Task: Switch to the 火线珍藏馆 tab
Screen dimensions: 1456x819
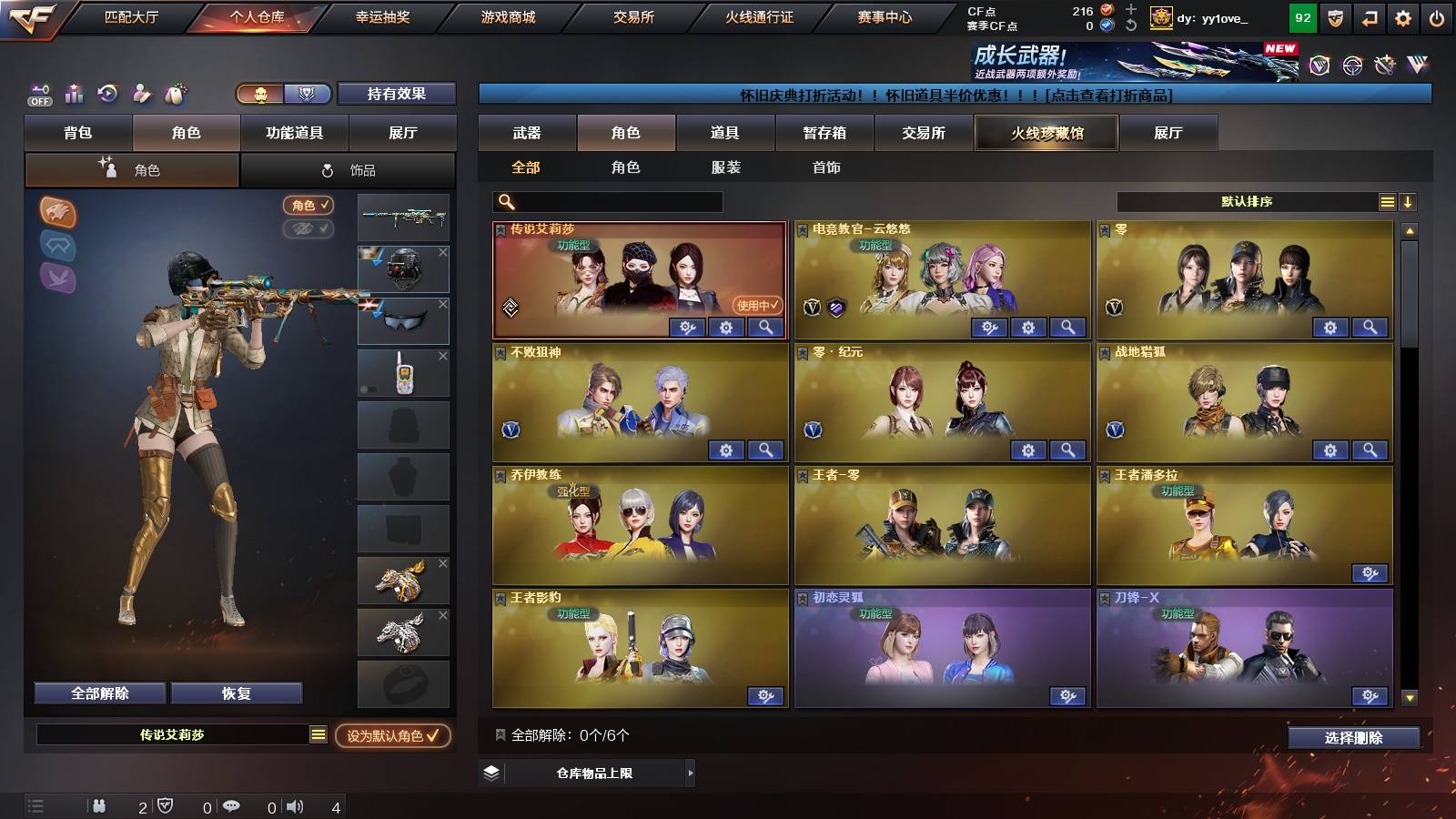Action: (1046, 133)
